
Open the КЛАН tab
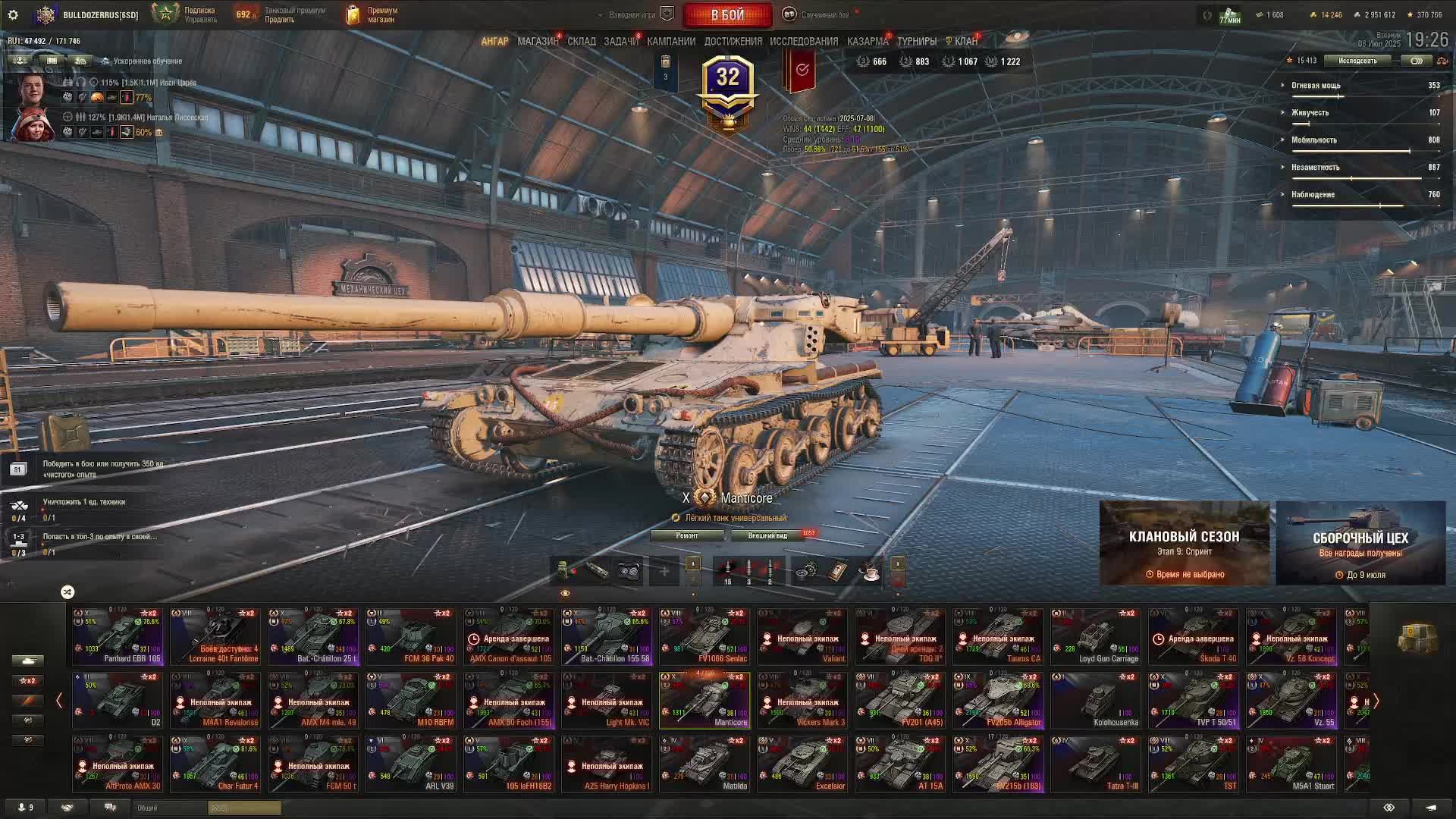[965, 42]
